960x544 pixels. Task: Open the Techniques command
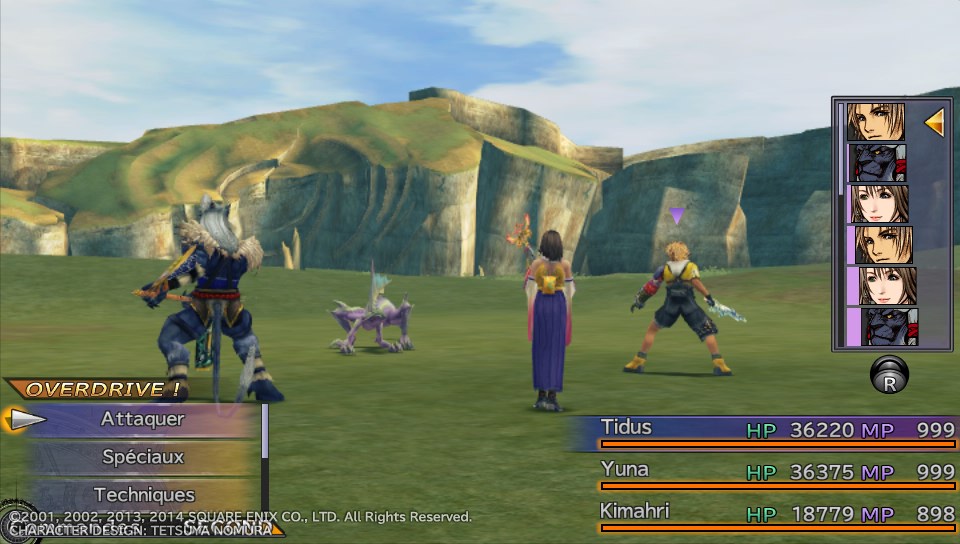(x=142, y=494)
